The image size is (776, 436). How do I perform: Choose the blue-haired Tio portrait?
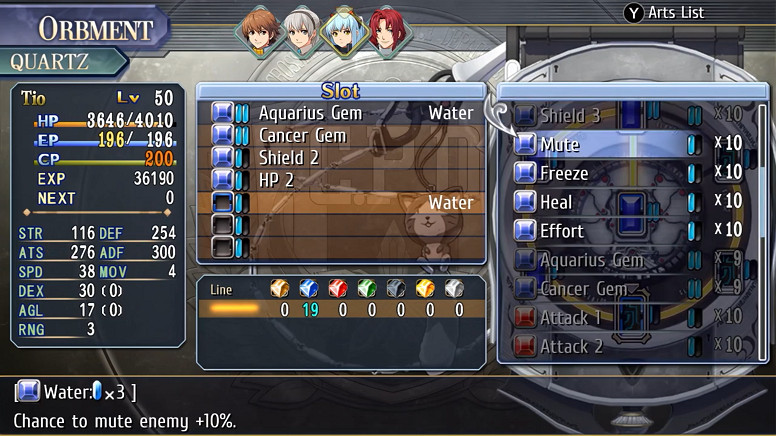(x=346, y=32)
